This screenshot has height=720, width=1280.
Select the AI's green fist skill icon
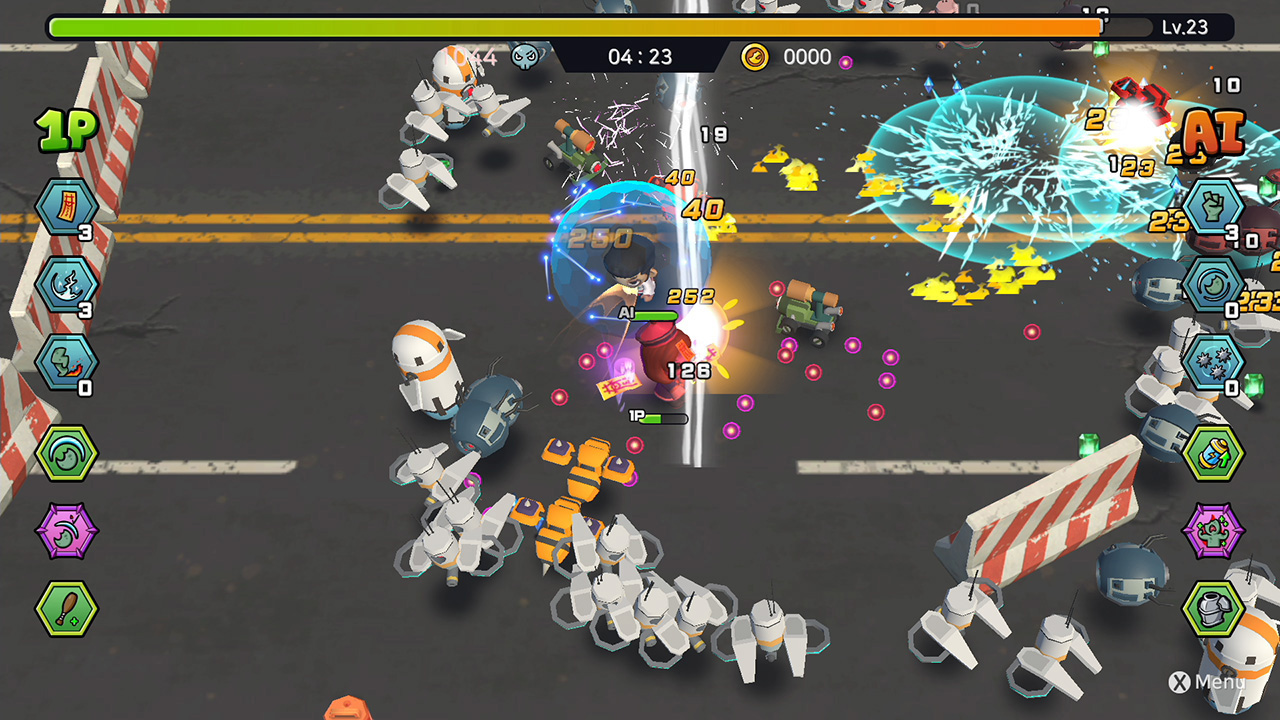pos(1213,207)
